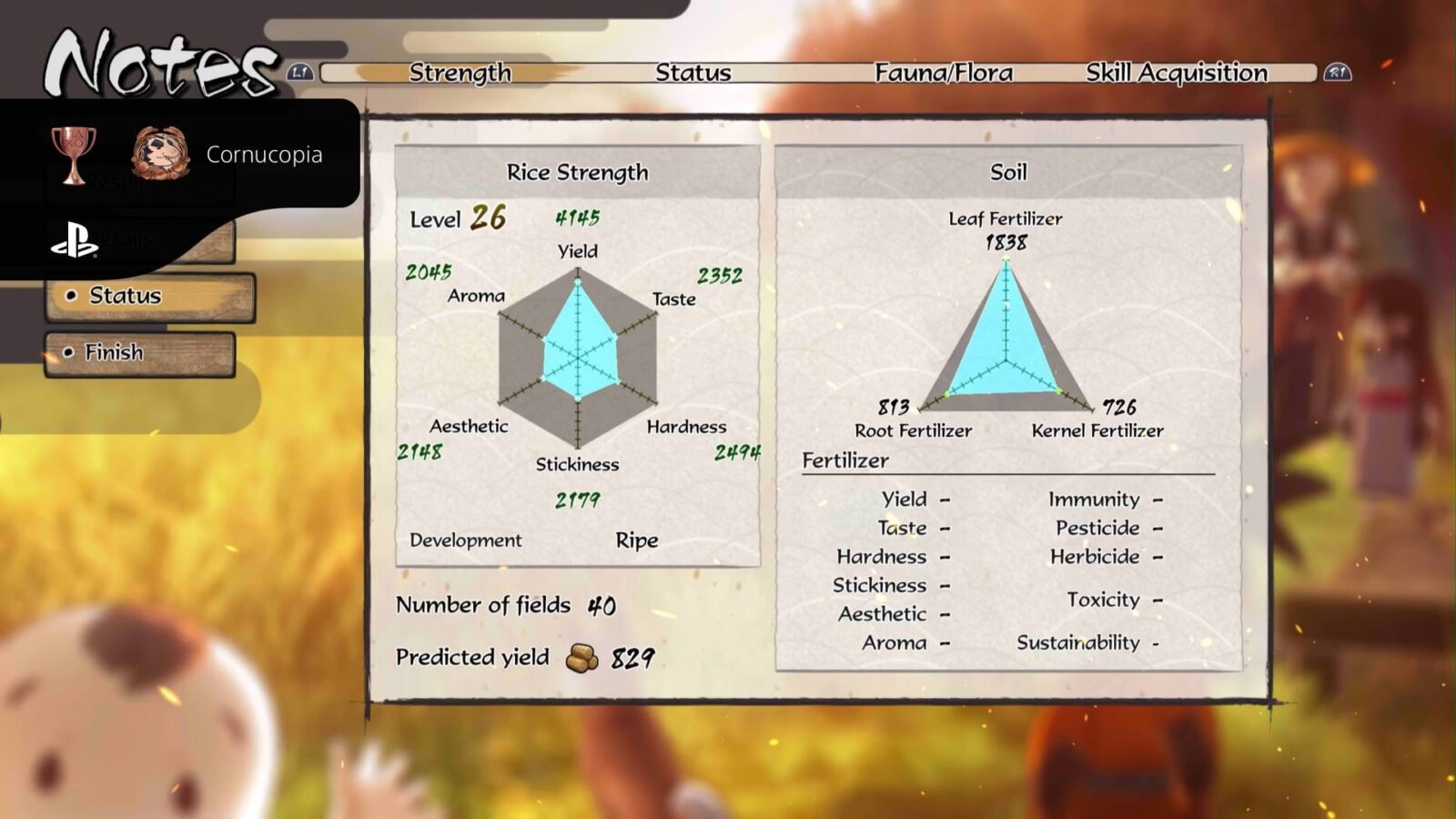The image size is (1456, 819).
Task: Switch to the Skill Acquisition tab
Action: pos(1176,73)
